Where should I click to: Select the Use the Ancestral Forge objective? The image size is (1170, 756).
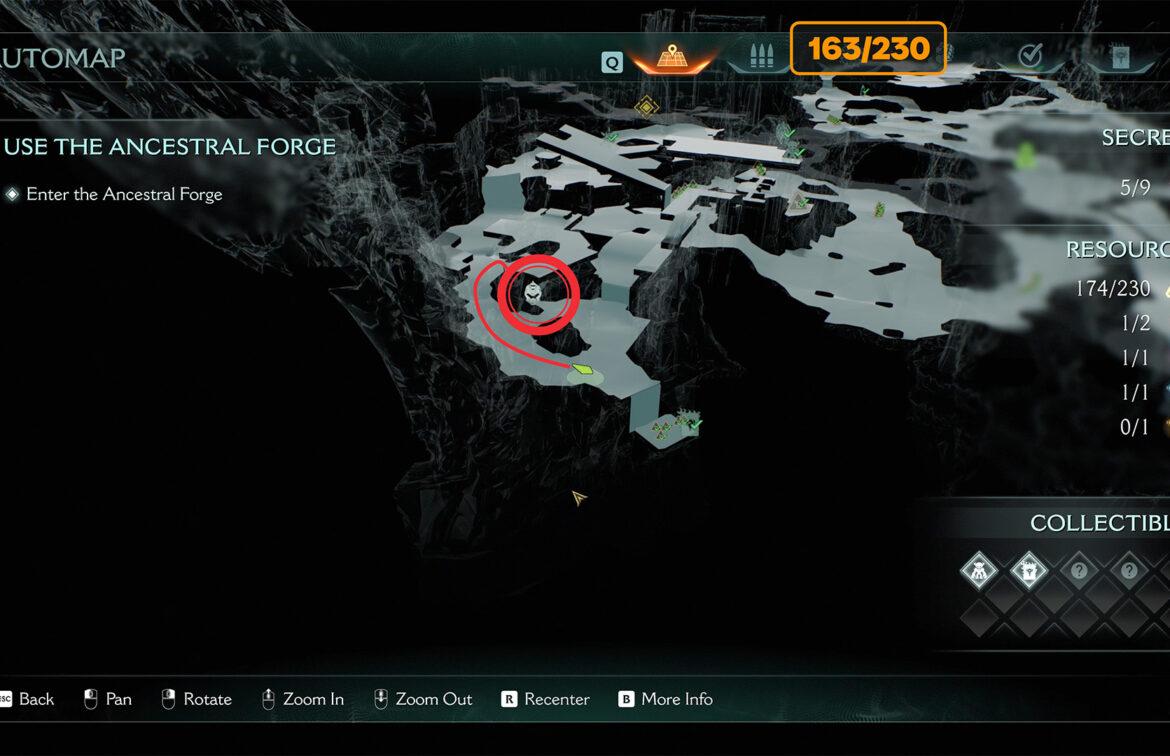click(x=170, y=147)
